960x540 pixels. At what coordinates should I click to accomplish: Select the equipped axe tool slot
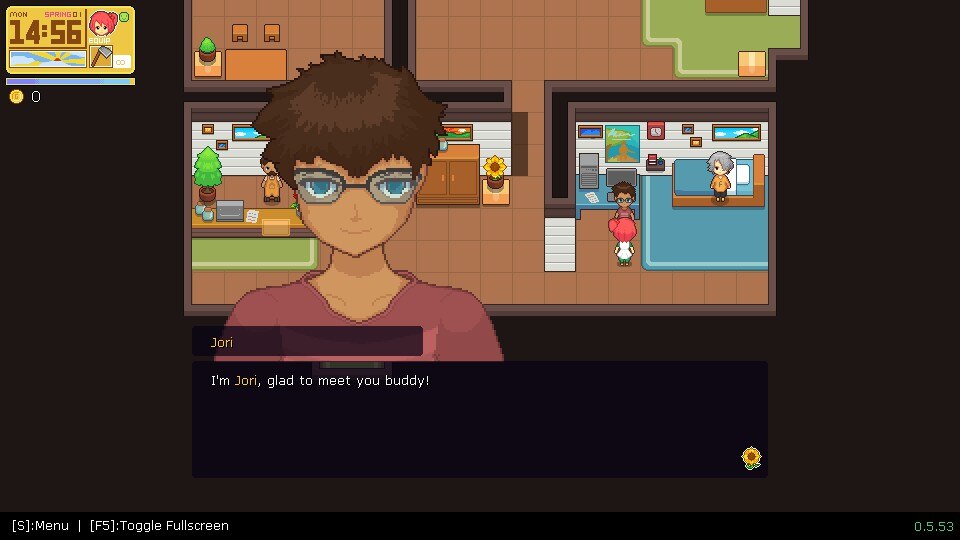[x=100, y=57]
